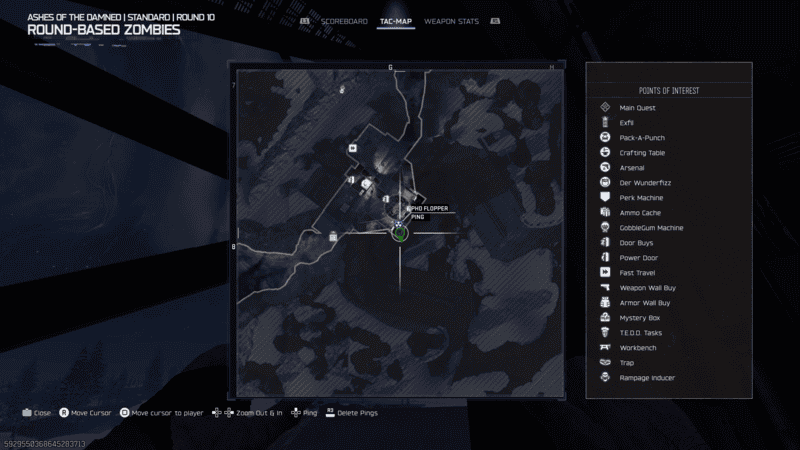Select the Trap legend entry
Screen dimensions: 800x450
pyautogui.click(x=627, y=362)
